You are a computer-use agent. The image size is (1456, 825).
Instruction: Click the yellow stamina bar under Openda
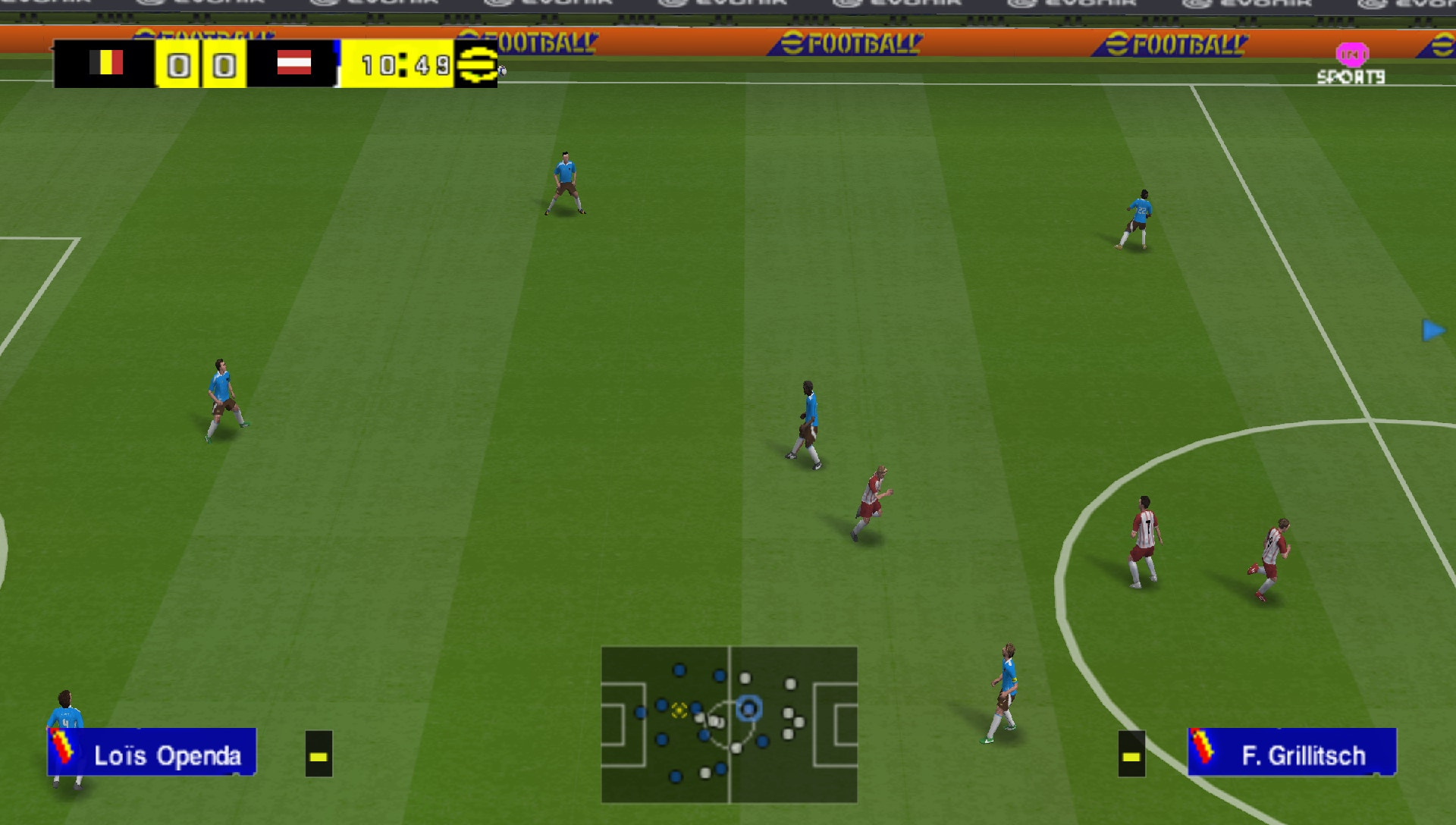coord(317,756)
